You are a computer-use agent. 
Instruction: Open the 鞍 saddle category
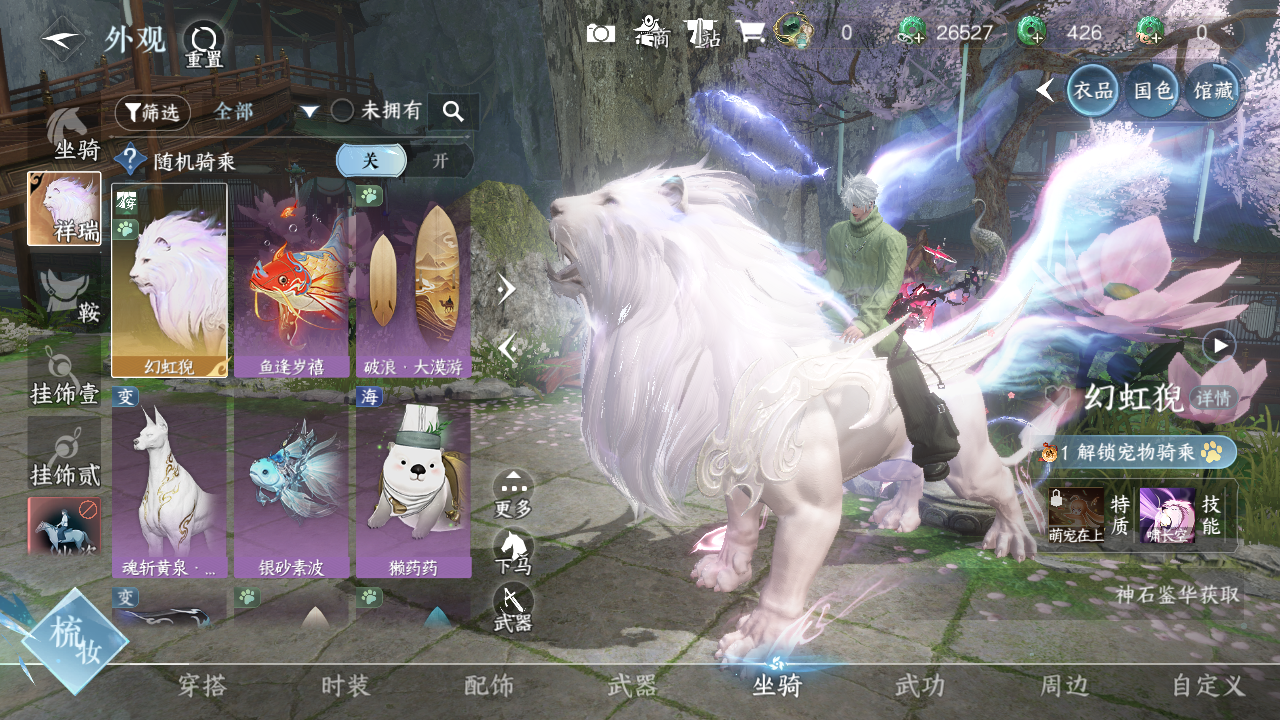66,297
